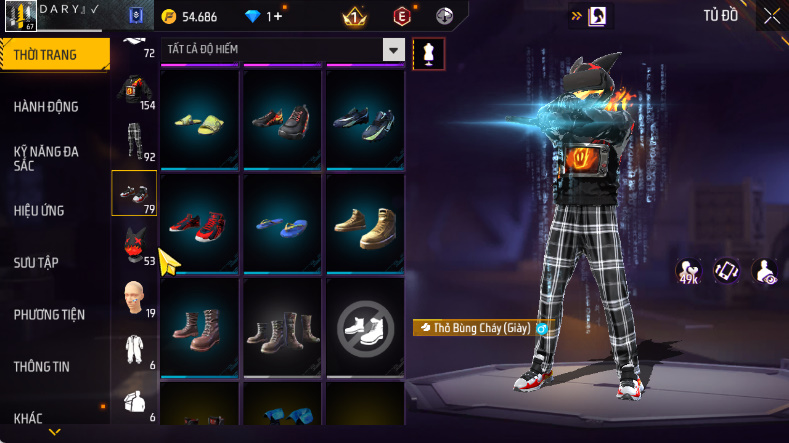Screen dimensions: 789x443
Task: Click the heart likes icon showing 49k
Action: pyautogui.click(x=689, y=271)
